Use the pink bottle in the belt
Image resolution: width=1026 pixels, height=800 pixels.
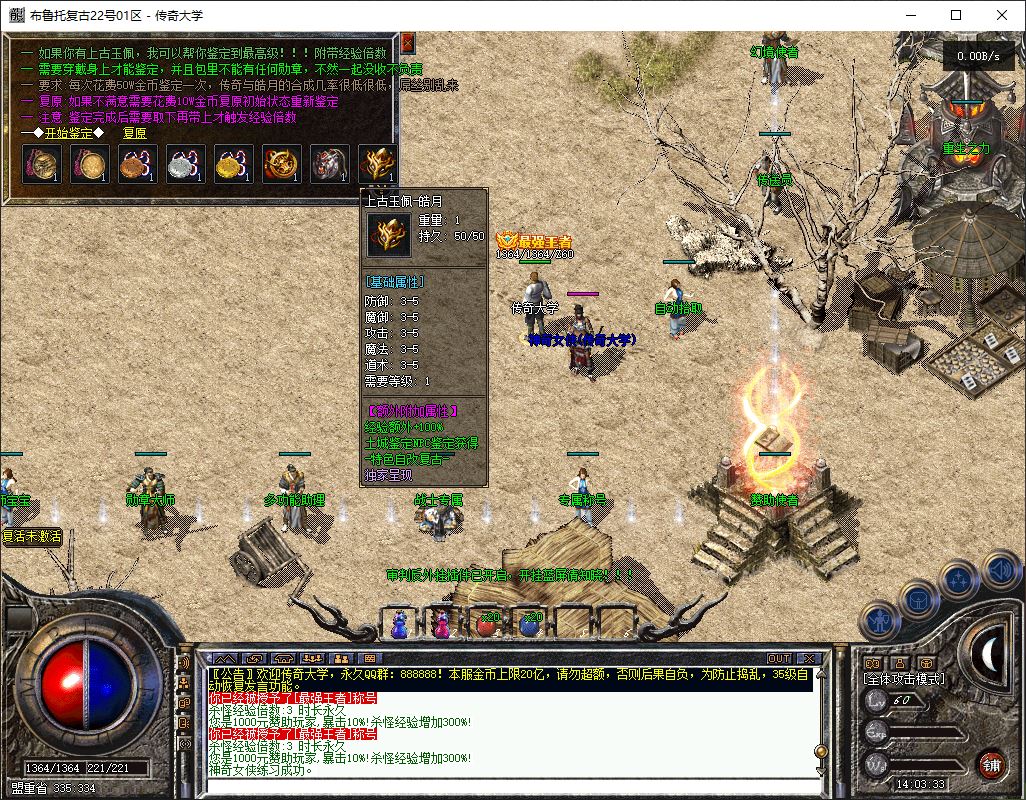click(441, 624)
